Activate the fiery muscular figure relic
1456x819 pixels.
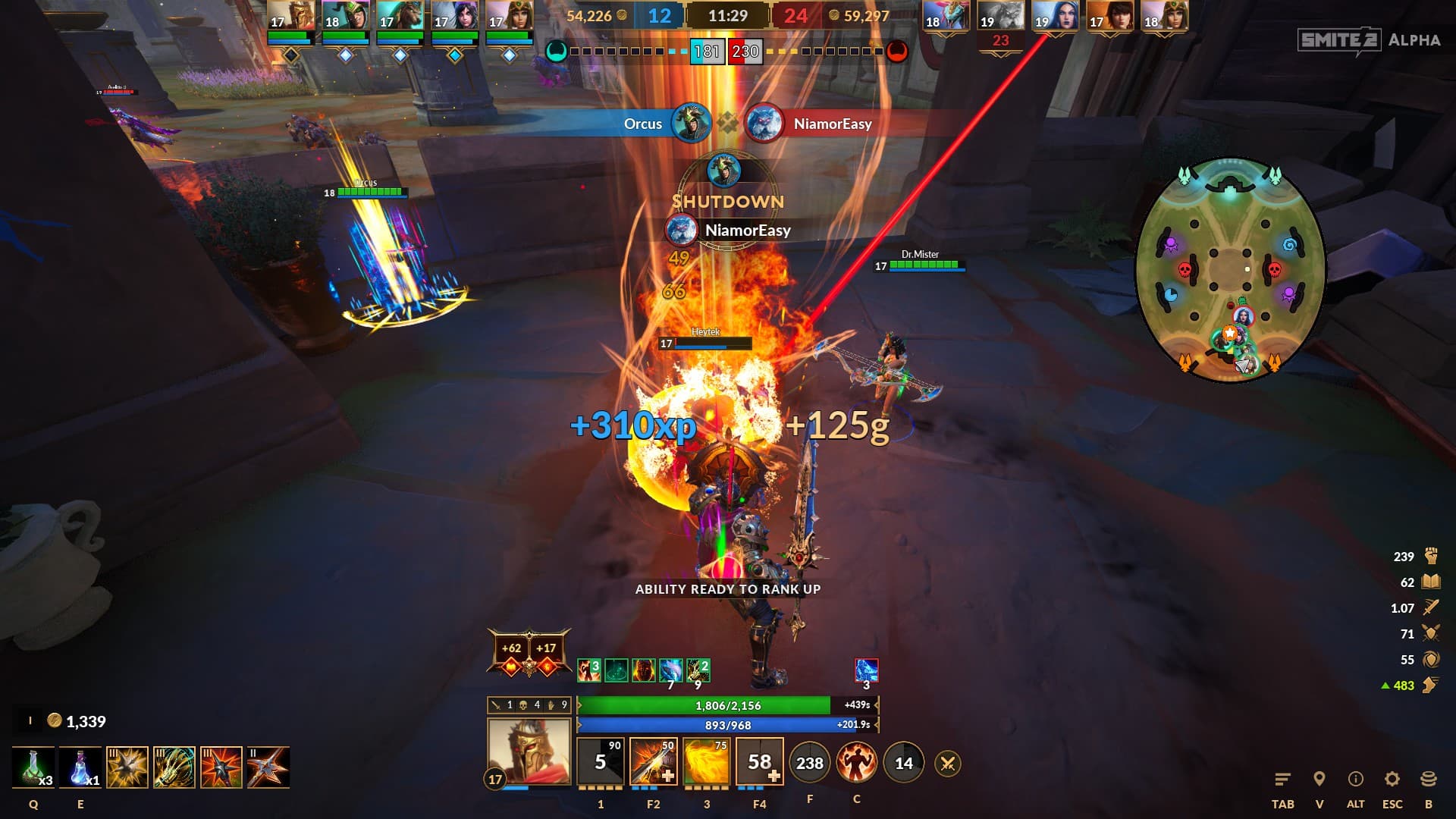[856, 763]
